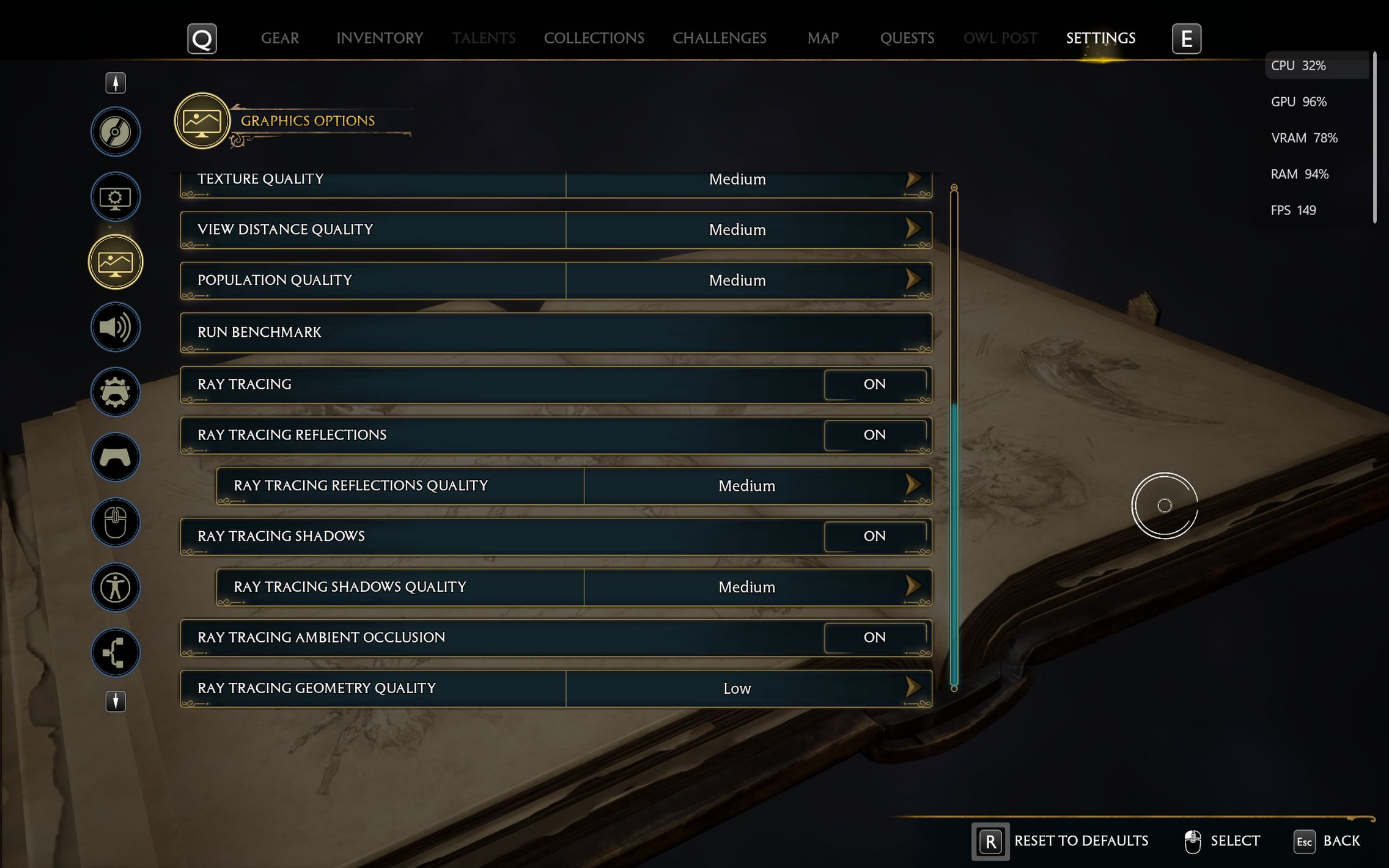Run the graphics benchmark
The width and height of the screenshot is (1389, 868).
[555, 332]
